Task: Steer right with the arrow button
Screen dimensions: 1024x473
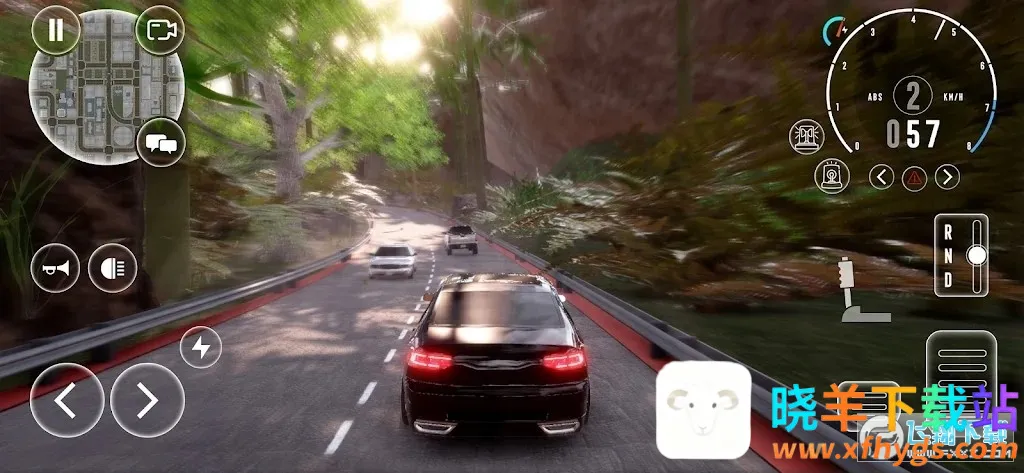Action: pos(147,400)
